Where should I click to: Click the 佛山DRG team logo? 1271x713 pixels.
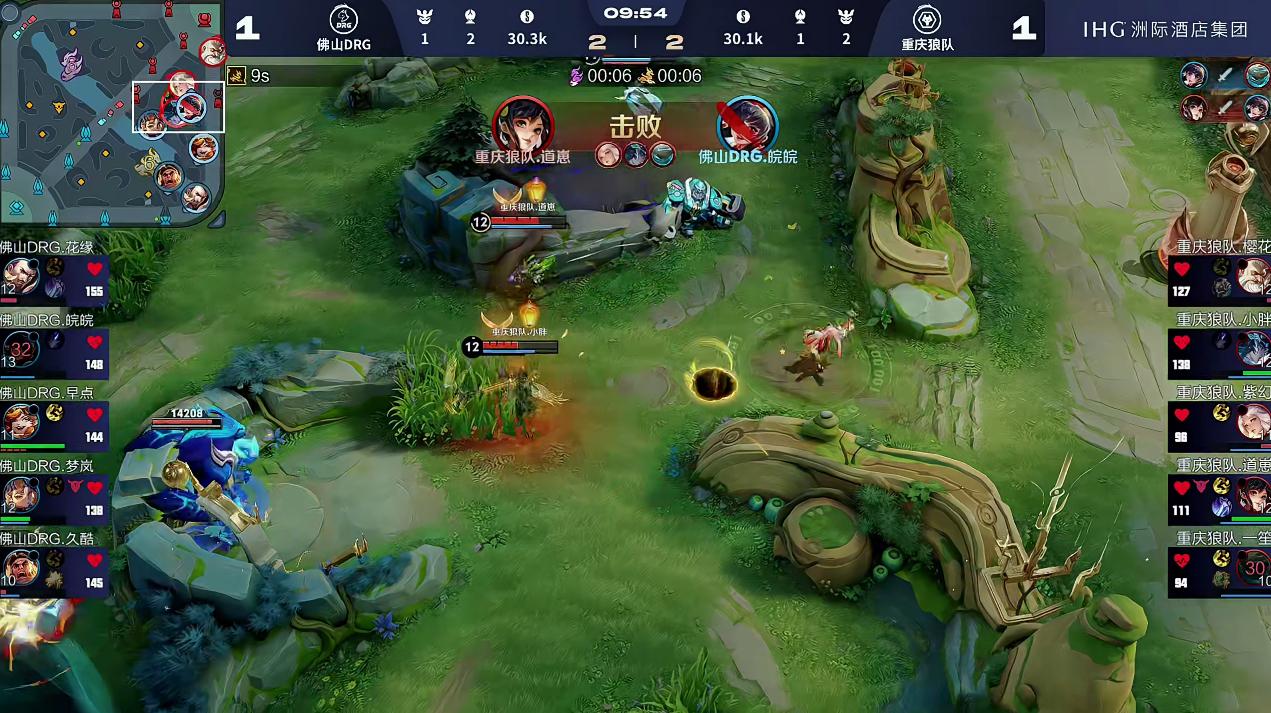pyautogui.click(x=344, y=20)
